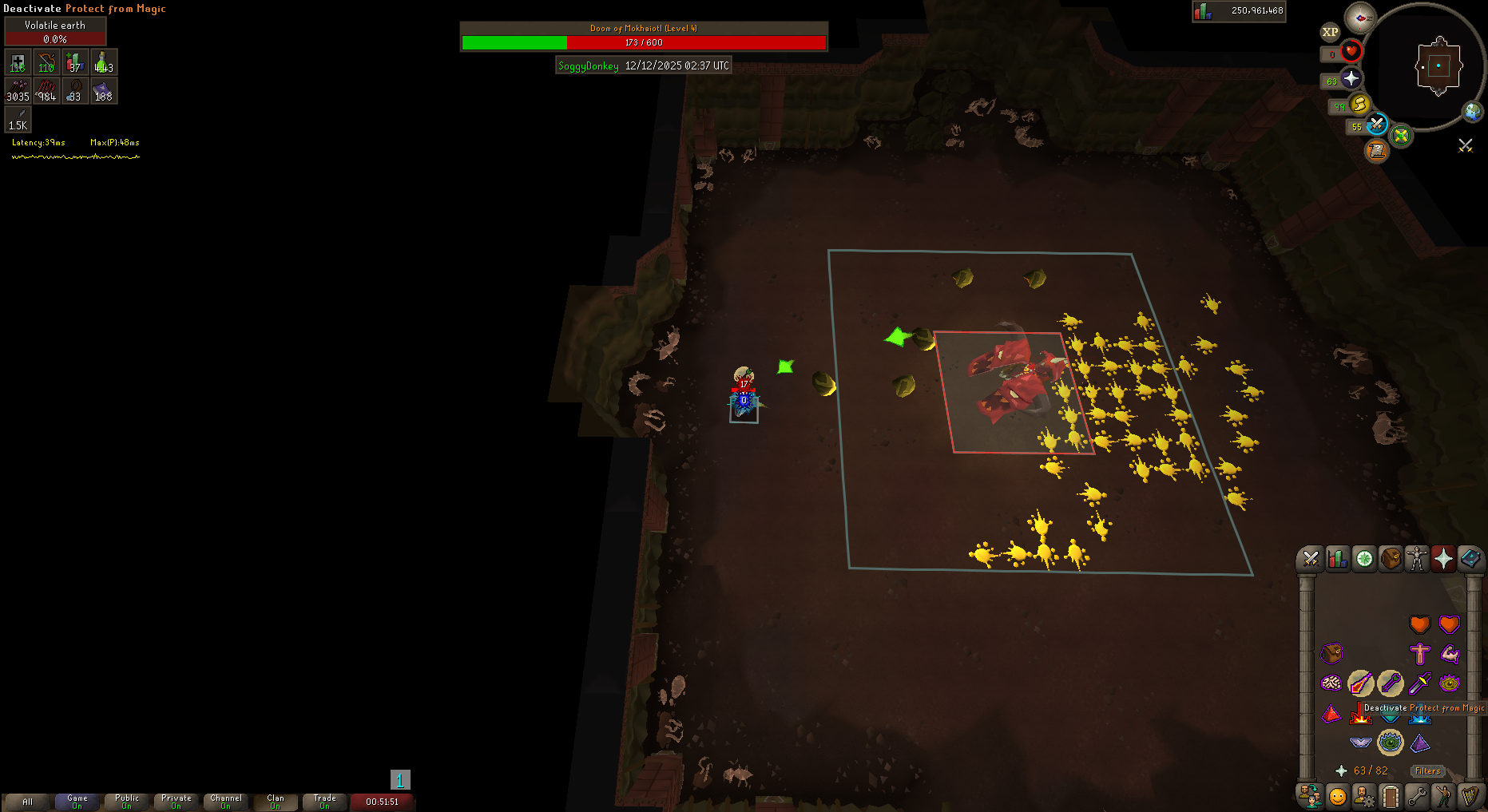This screenshot has width=1488, height=812.
Task: Toggle quick prayers via the prayer orb
Action: 1351,78
